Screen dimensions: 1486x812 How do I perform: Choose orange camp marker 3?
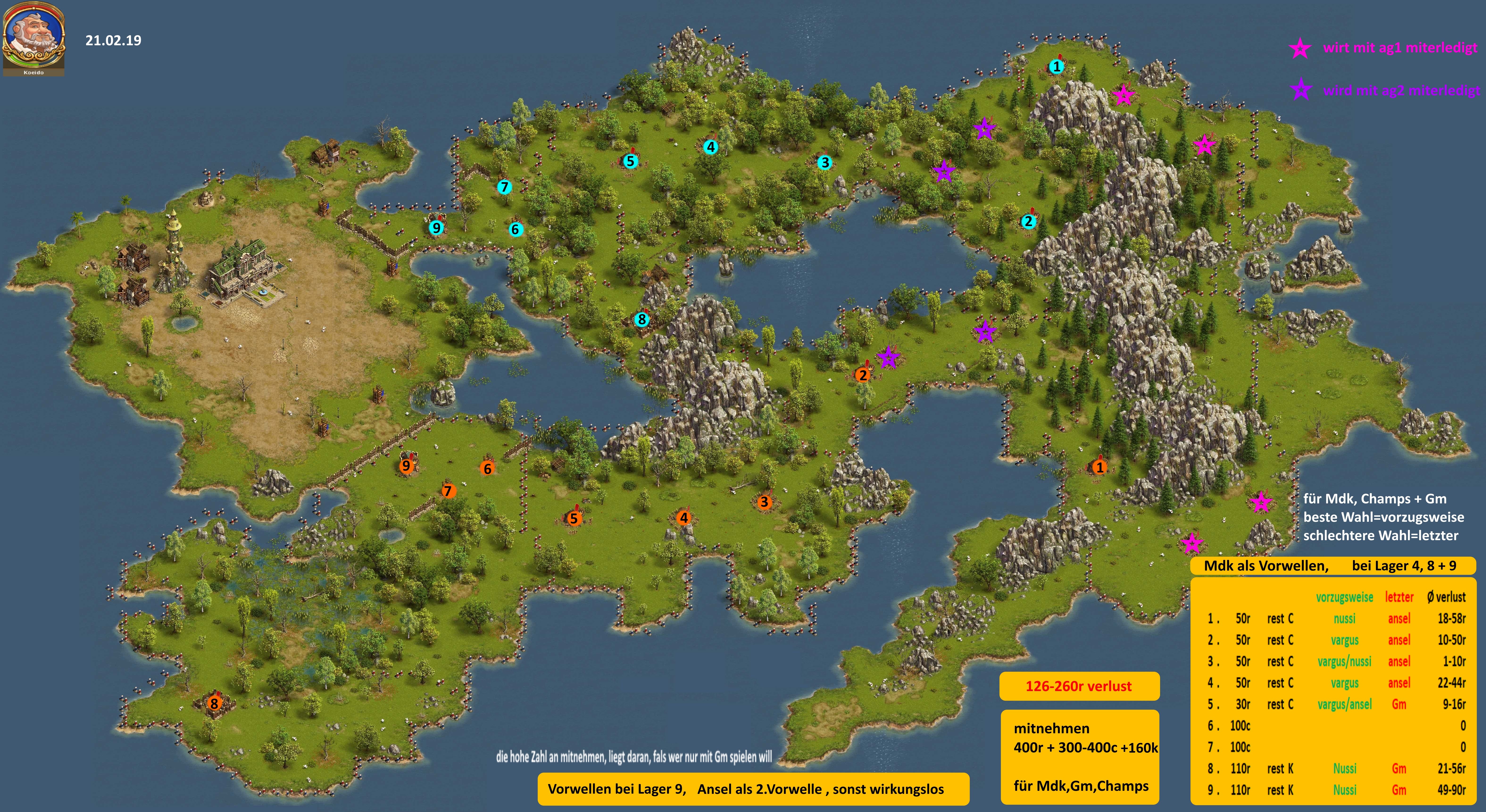pos(764,502)
